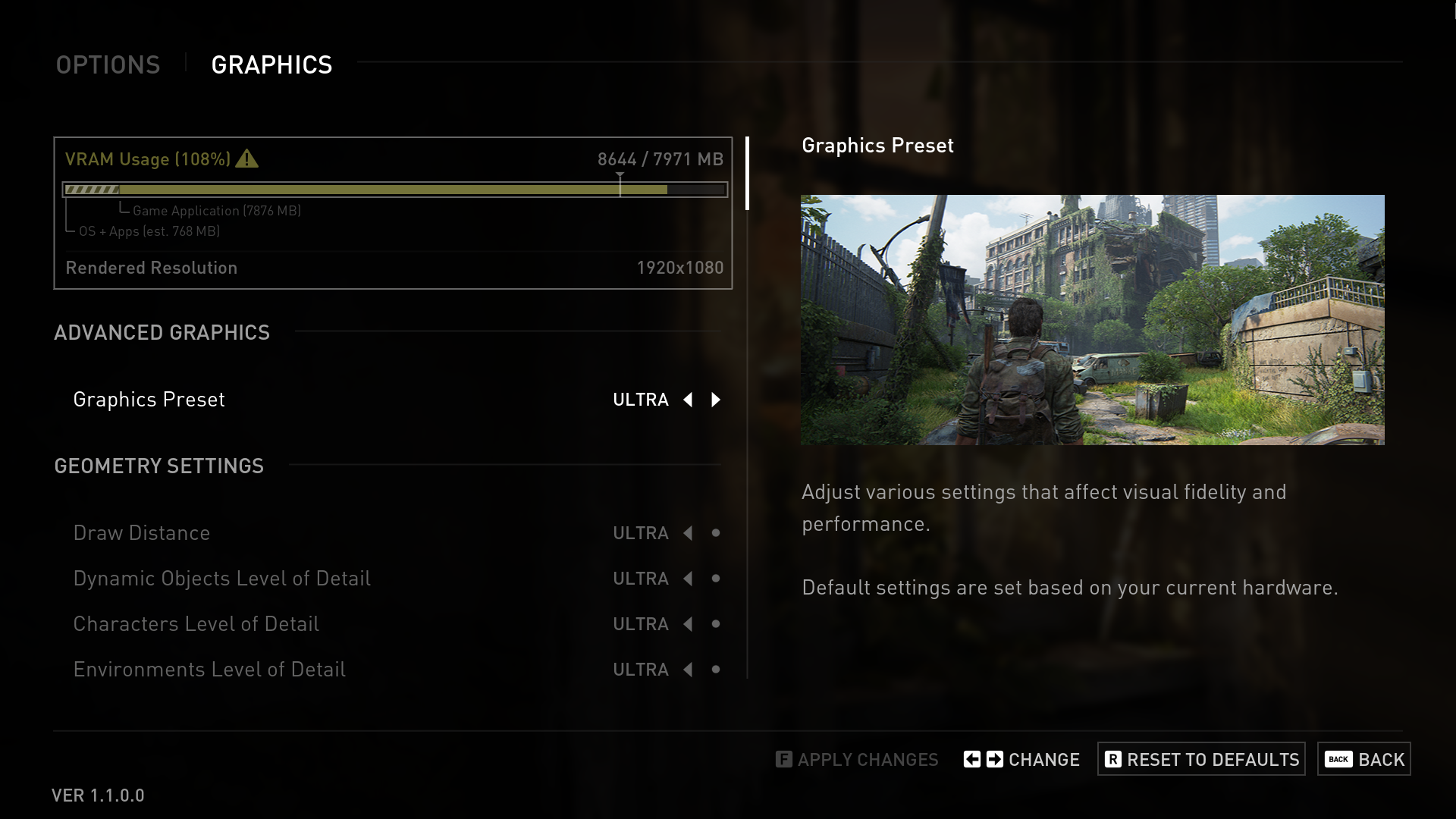This screenshot has height=819, width=1456.
Task: Click Apply Changes
Action: coord(857,759)
